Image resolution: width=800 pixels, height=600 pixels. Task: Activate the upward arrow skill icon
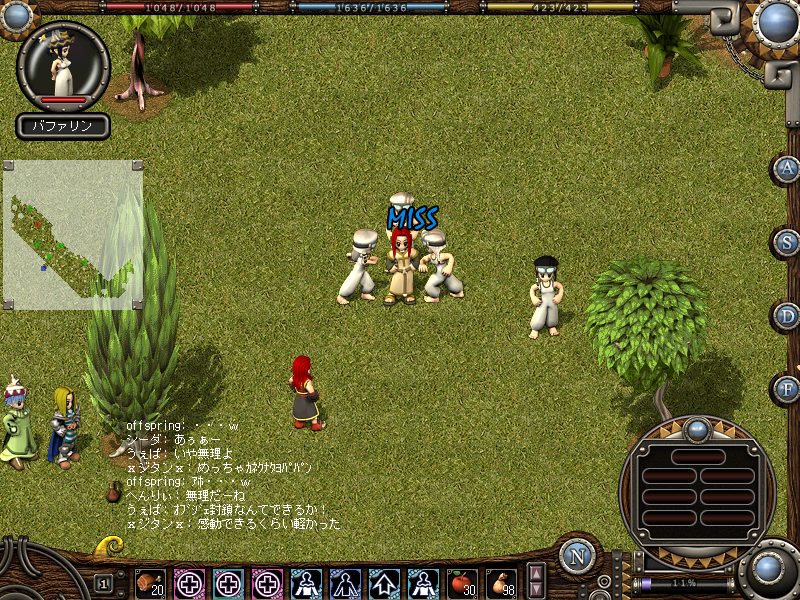pos(384,582)
